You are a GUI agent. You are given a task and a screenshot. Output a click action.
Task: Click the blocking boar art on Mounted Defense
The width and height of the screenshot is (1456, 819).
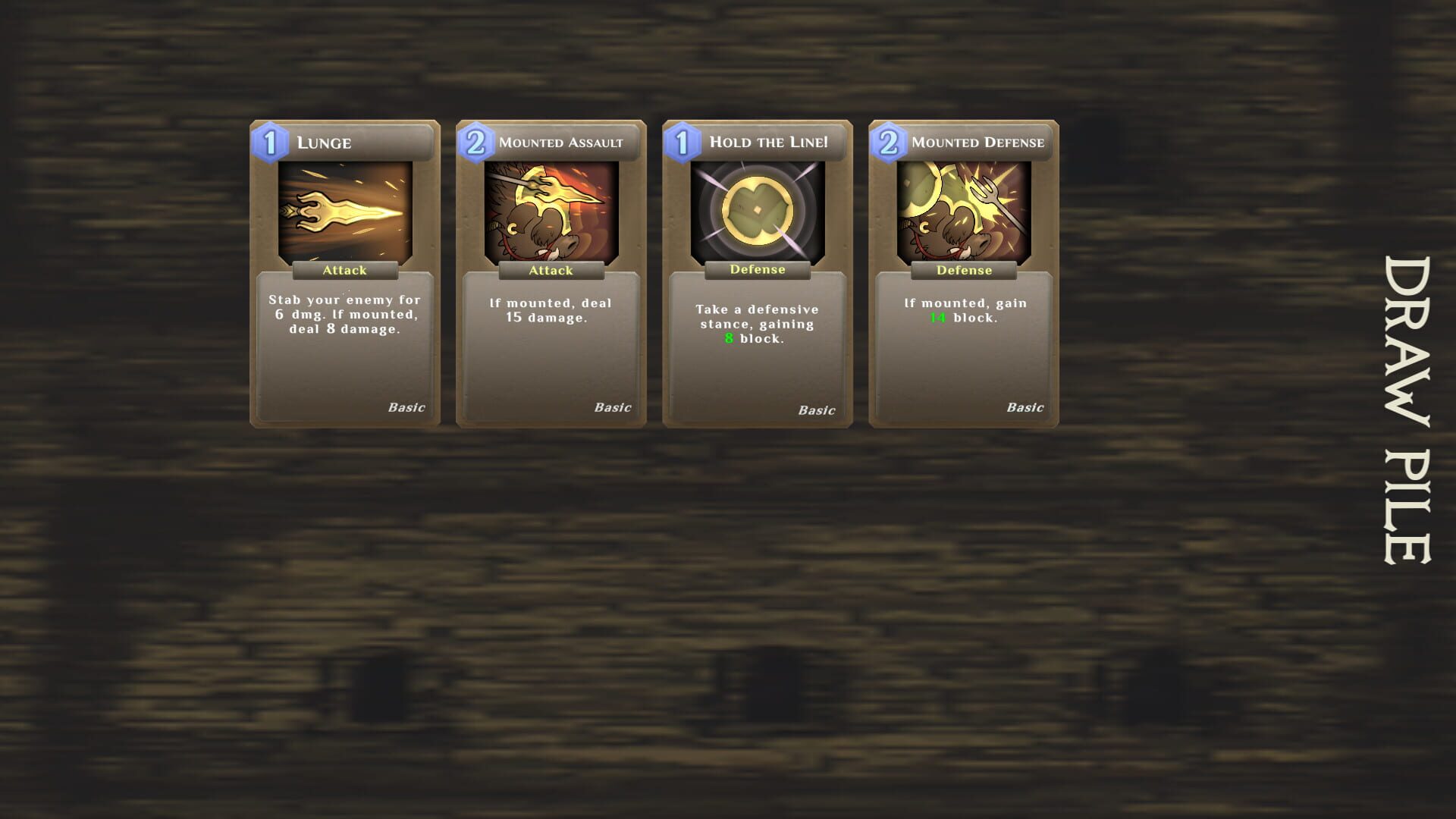coord(963,212)
